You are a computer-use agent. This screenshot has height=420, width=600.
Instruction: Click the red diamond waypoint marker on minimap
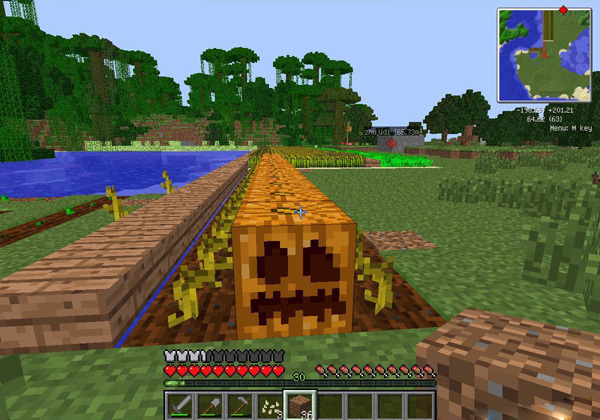562,11
